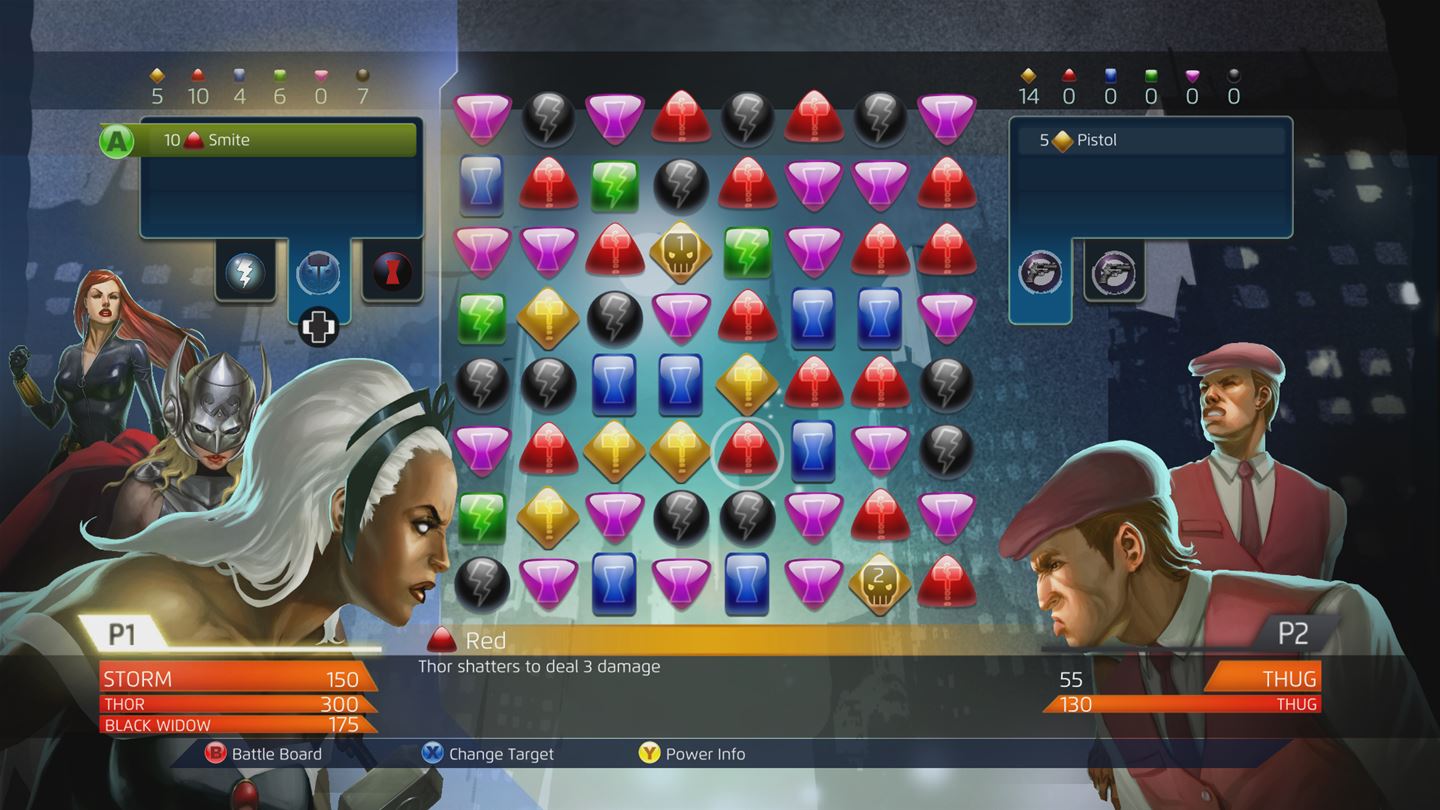Click the green A button icon beside Smite
1440x810 pixels.
(x=117, y=140)
